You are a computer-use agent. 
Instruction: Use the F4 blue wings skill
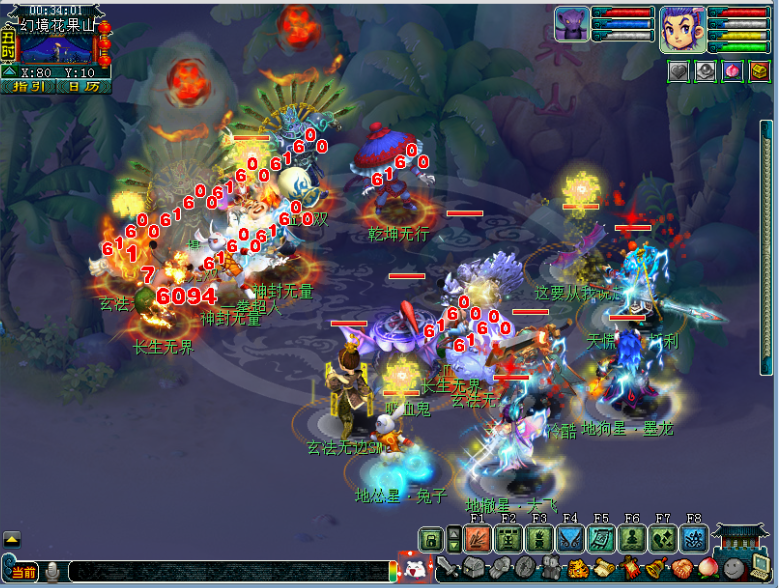click(570, 538)
